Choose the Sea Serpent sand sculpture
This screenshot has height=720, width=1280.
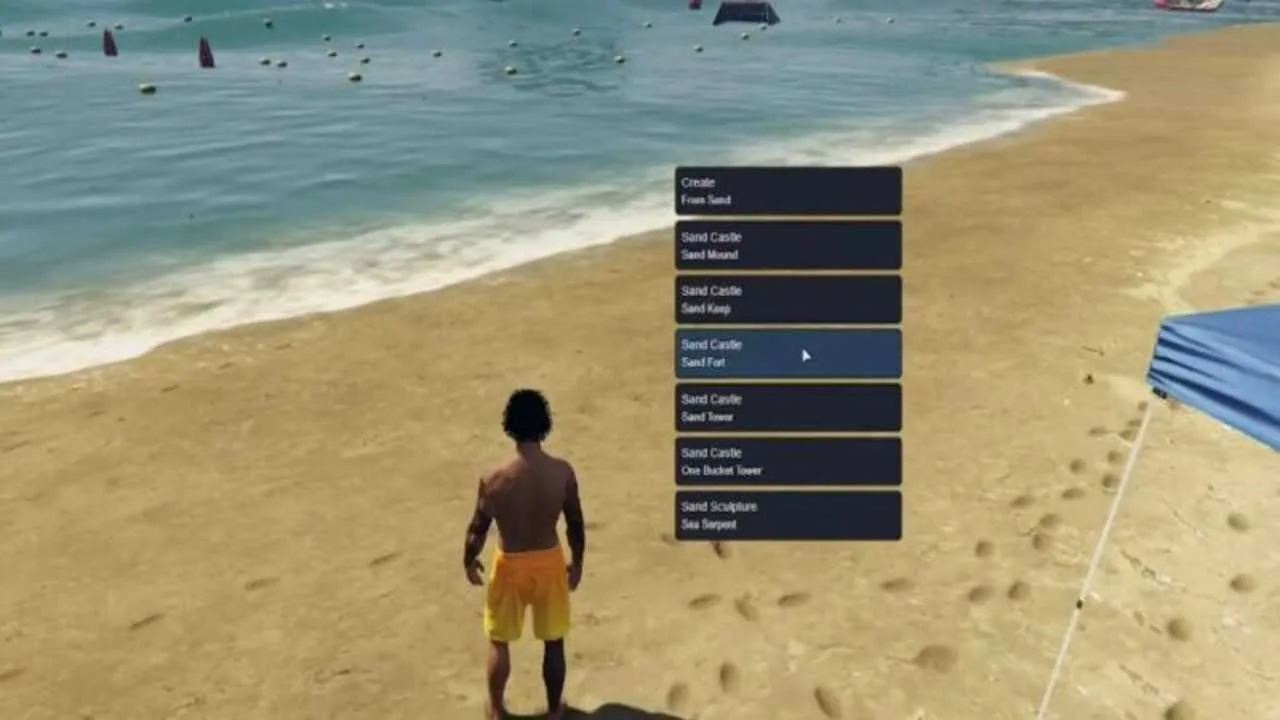tap(787, 515)
